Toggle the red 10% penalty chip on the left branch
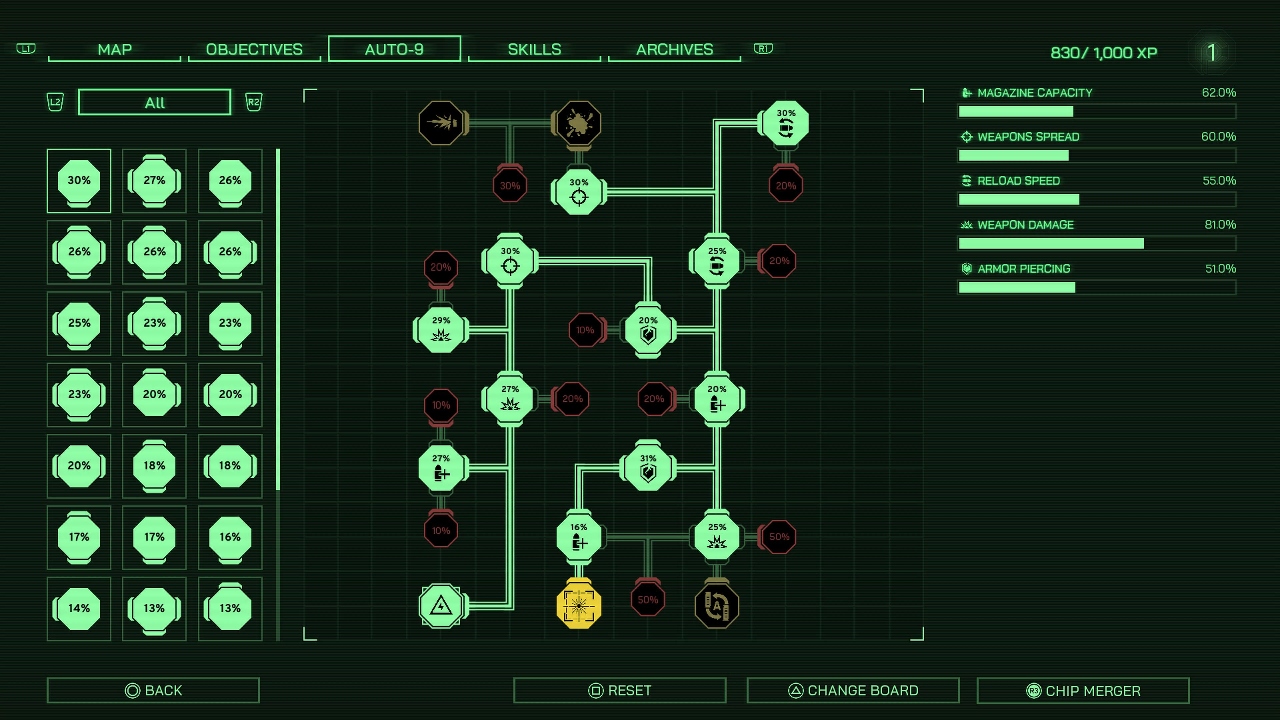This screenshot has height=720, width=1280. [x=441, y=405]
